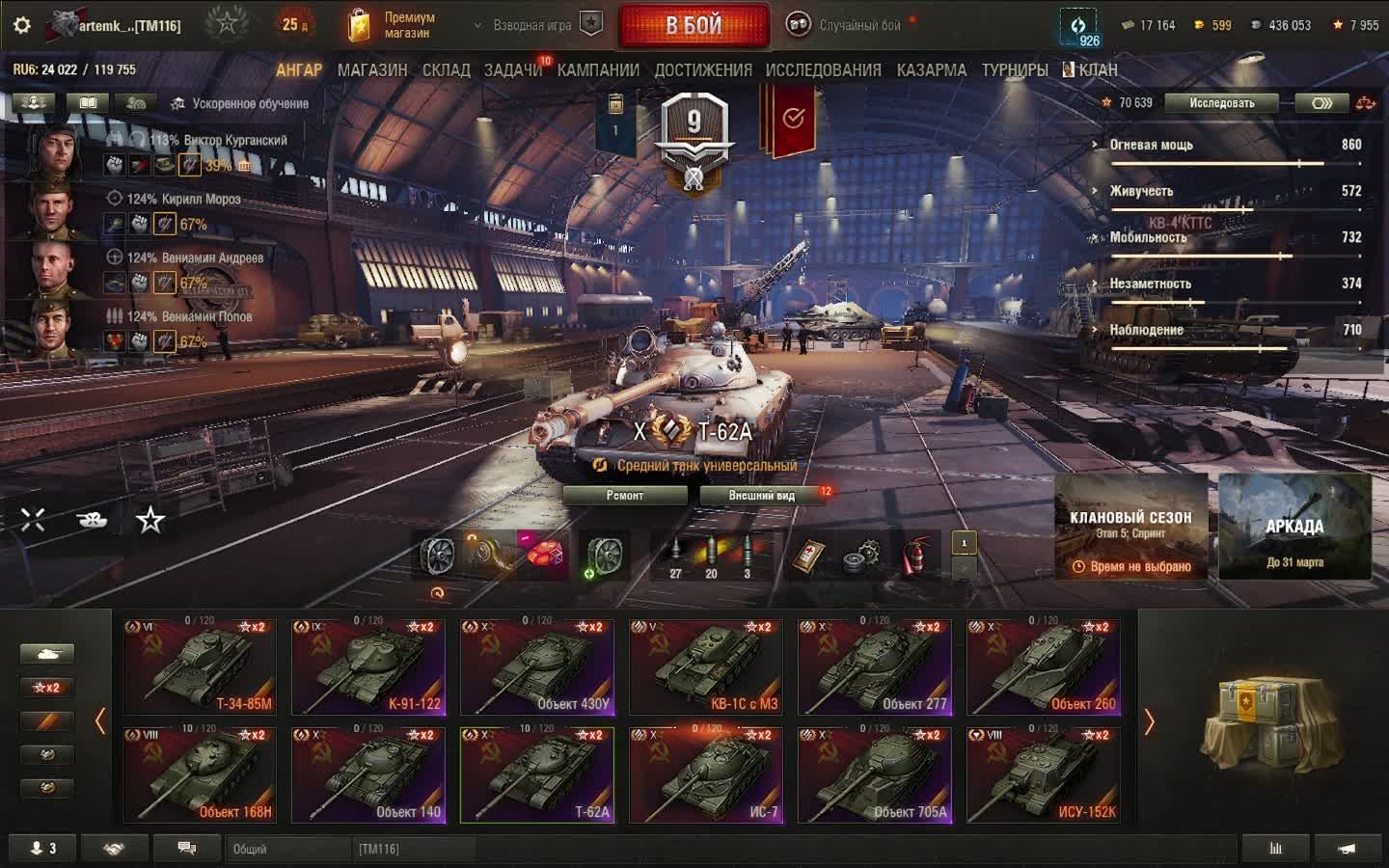Select the ИС-7 tank in carousel
Image resolution: width=1389 pixels, height=868 pixels.
tap(706, 775)
